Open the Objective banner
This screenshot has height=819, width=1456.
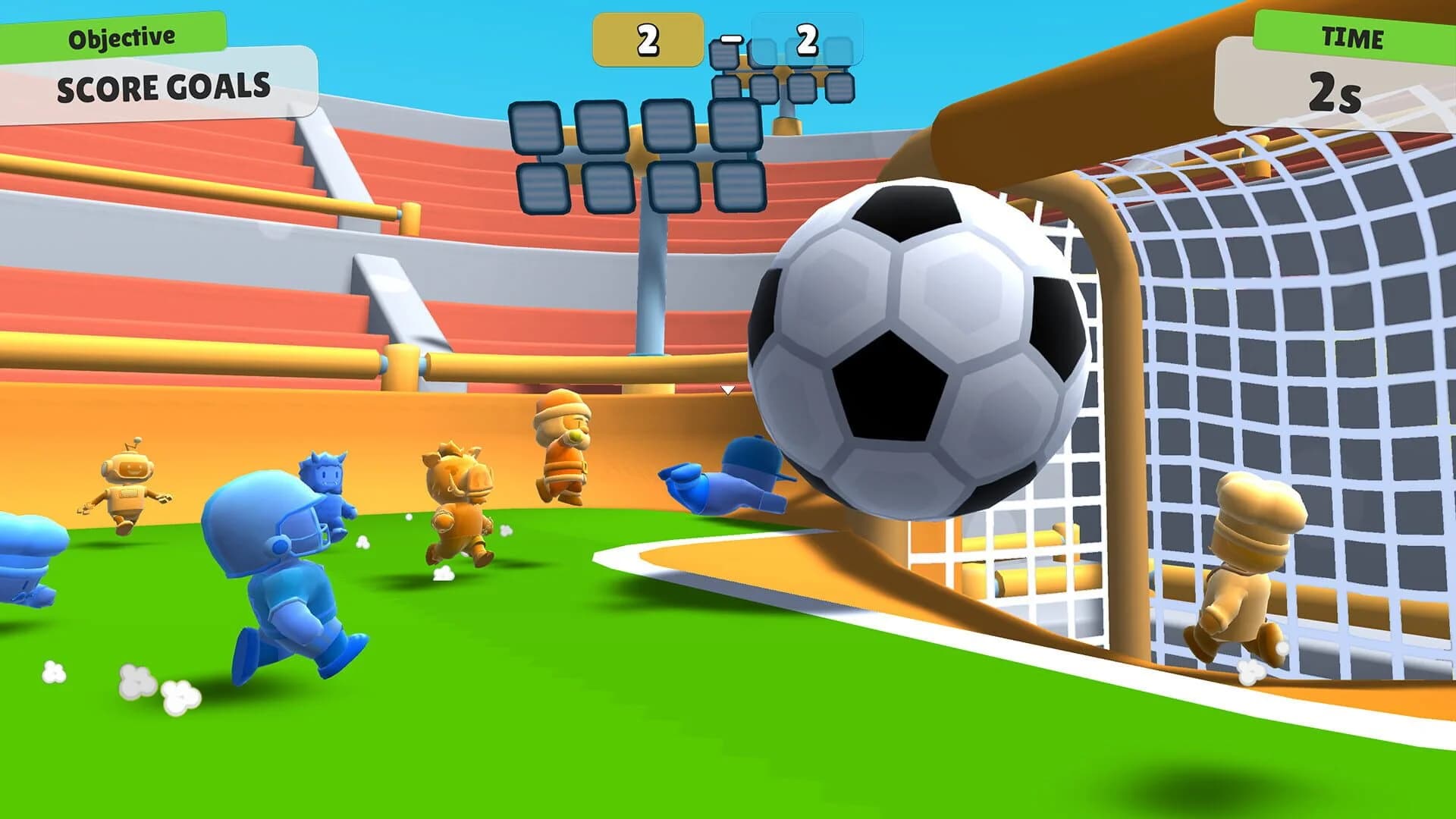point(121,34)
